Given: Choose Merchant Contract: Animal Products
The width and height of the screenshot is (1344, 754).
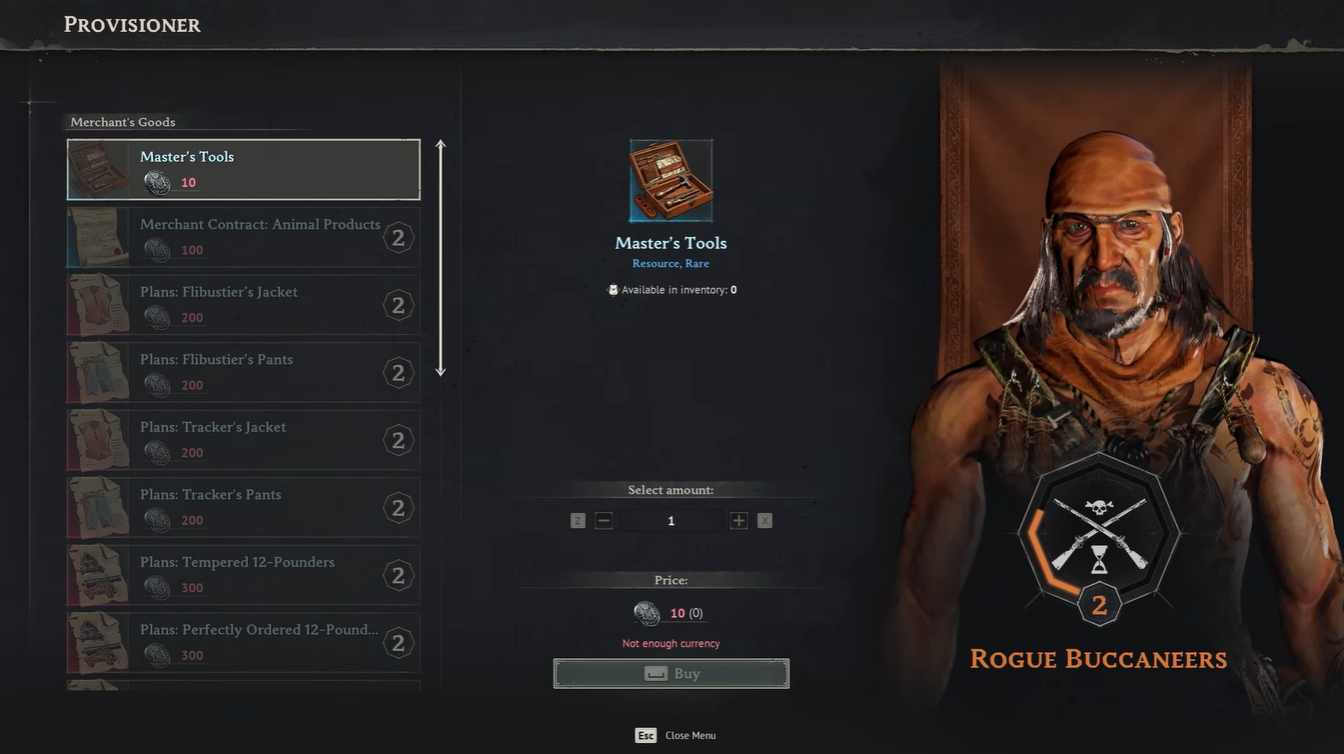Looking at the screenshot, I should pos(243,237).
